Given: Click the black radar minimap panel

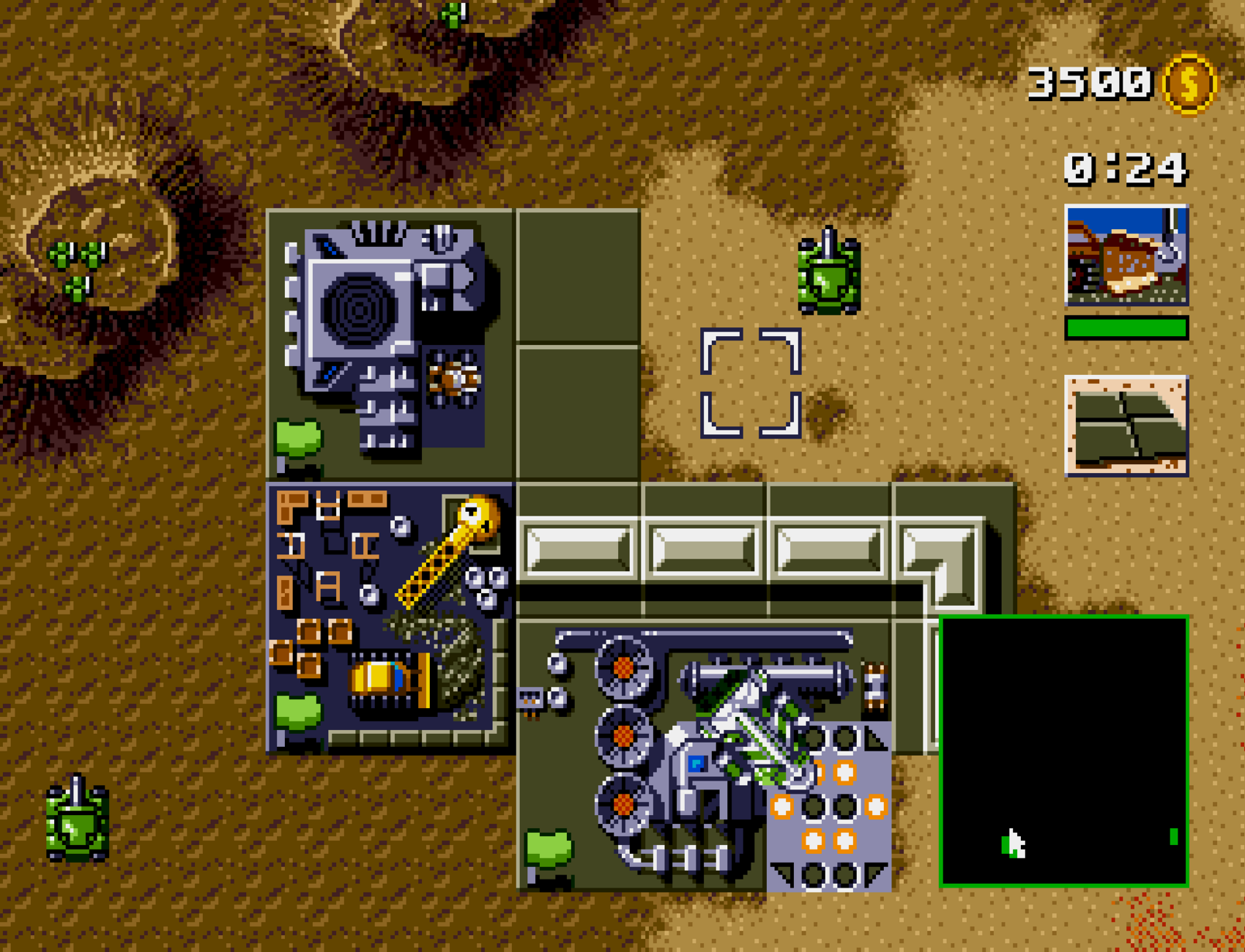Looking at the screenshot, I should [x=1063, y=751].
